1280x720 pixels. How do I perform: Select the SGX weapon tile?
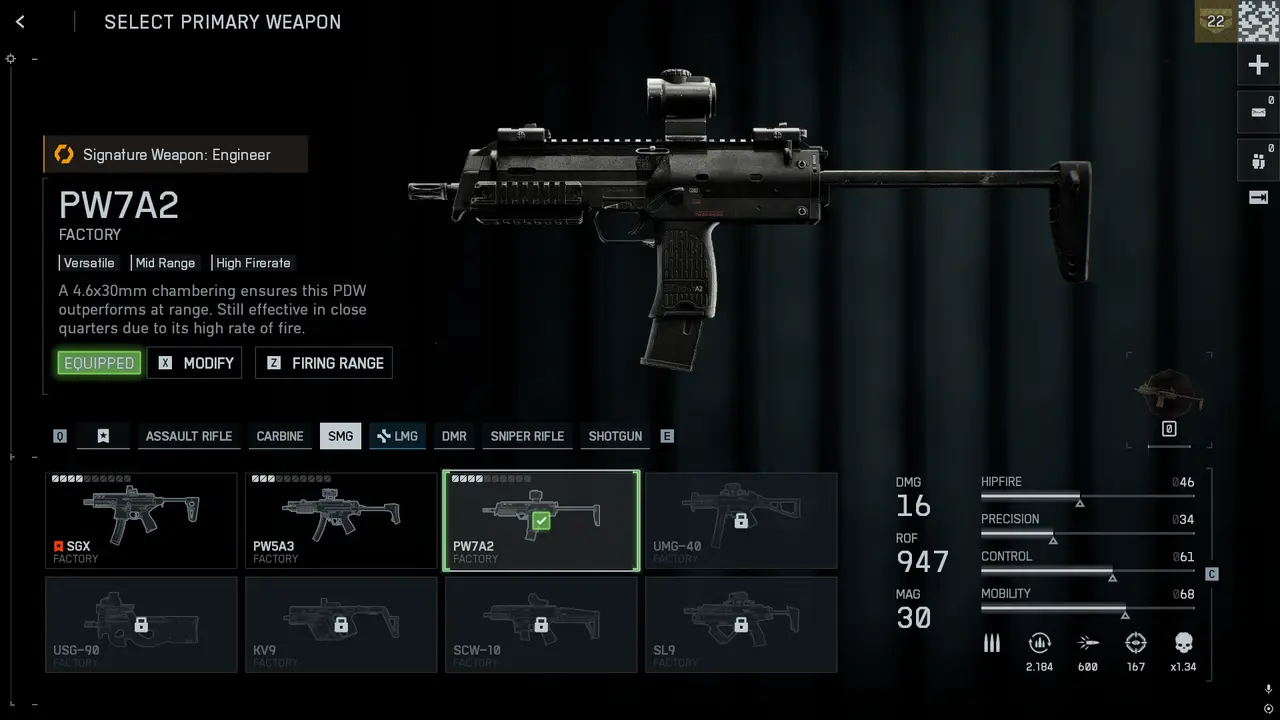pyautogui.click(x=141, y=520)
